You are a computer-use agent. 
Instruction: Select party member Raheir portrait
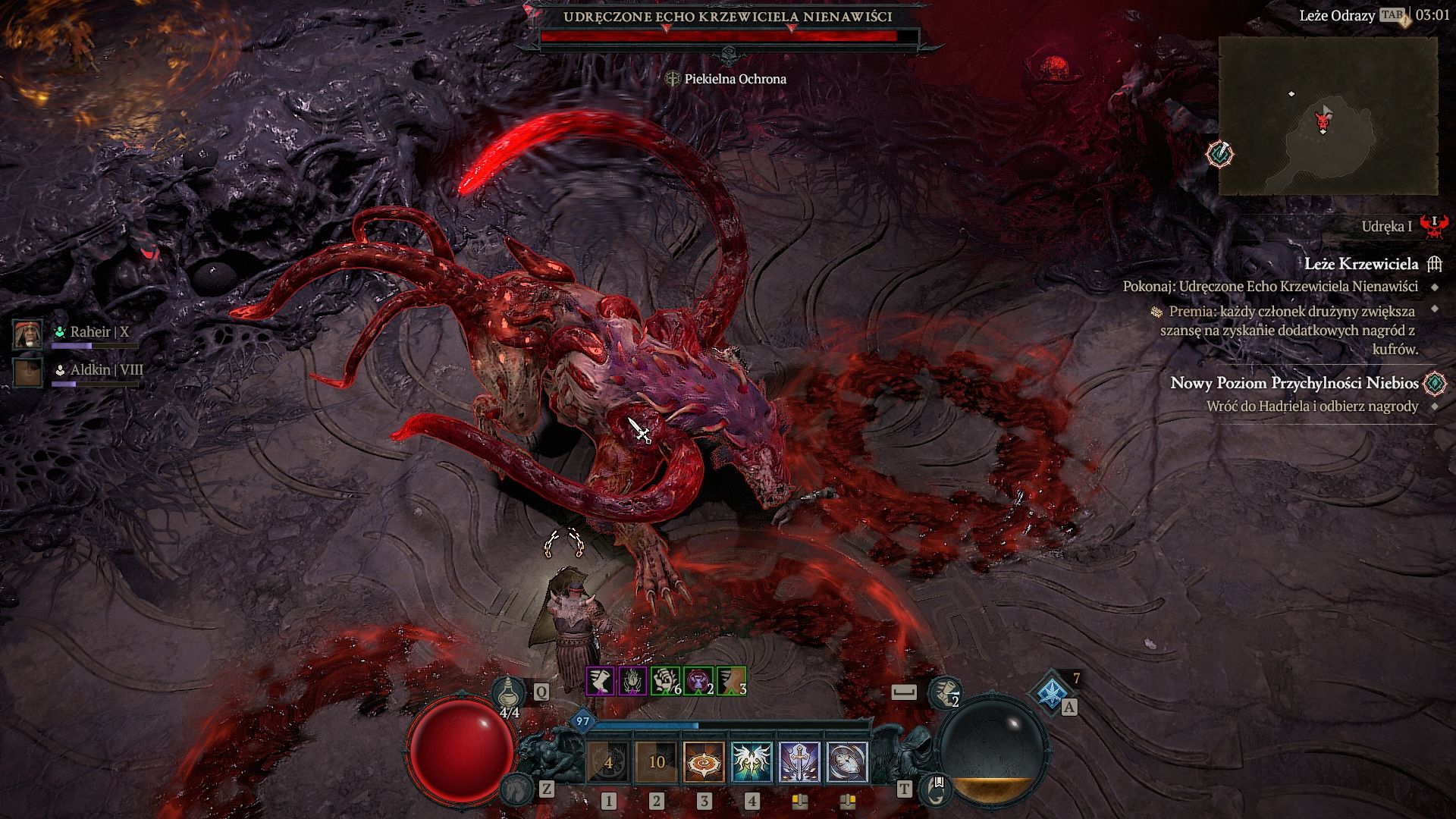coord(28,334)
